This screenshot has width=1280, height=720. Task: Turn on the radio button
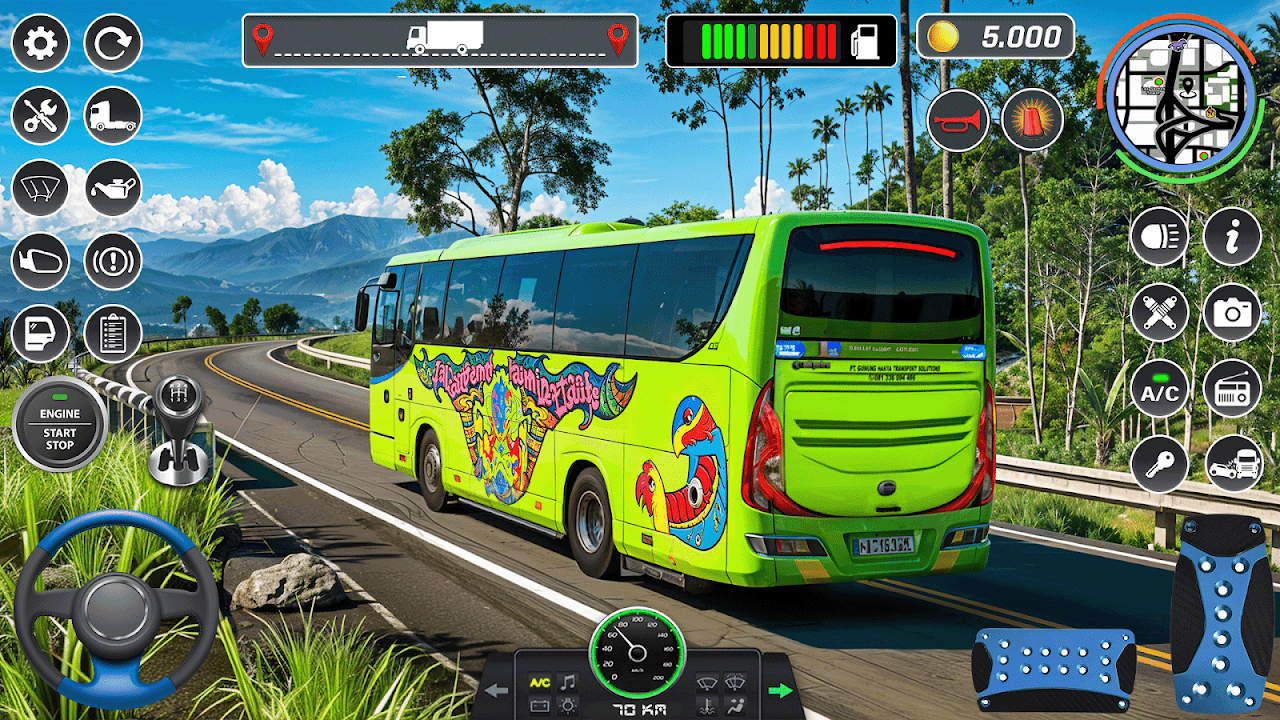coord(1232,388)
